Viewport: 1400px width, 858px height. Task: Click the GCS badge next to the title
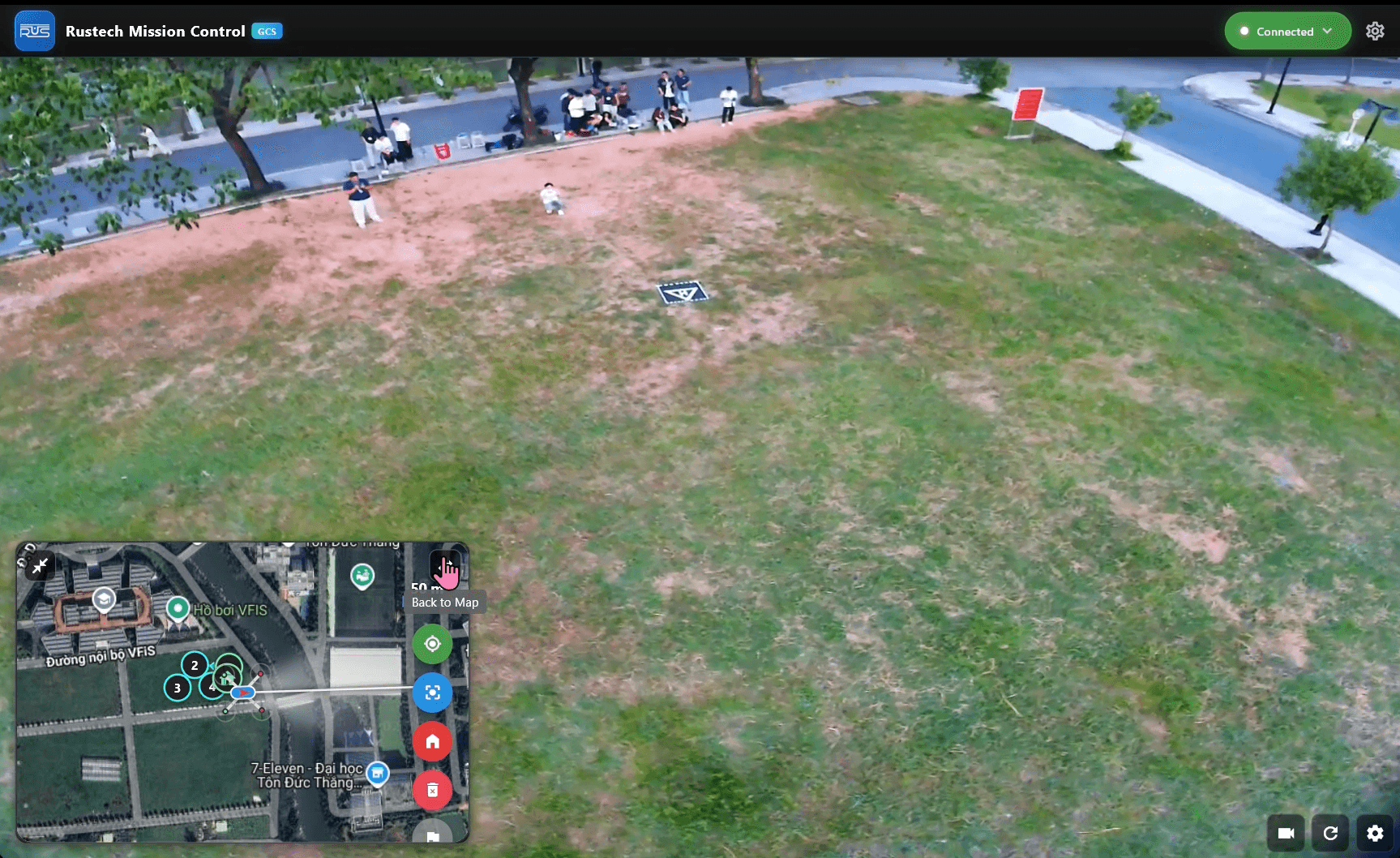[x=268, y=31]
